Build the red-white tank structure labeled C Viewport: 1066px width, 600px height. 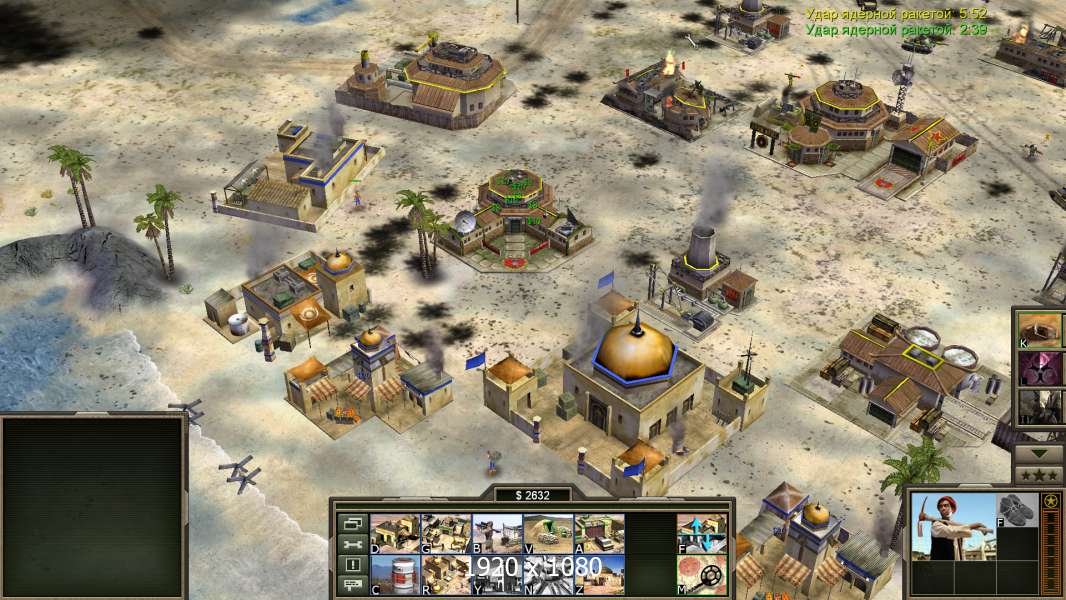(x=395, y=574)
